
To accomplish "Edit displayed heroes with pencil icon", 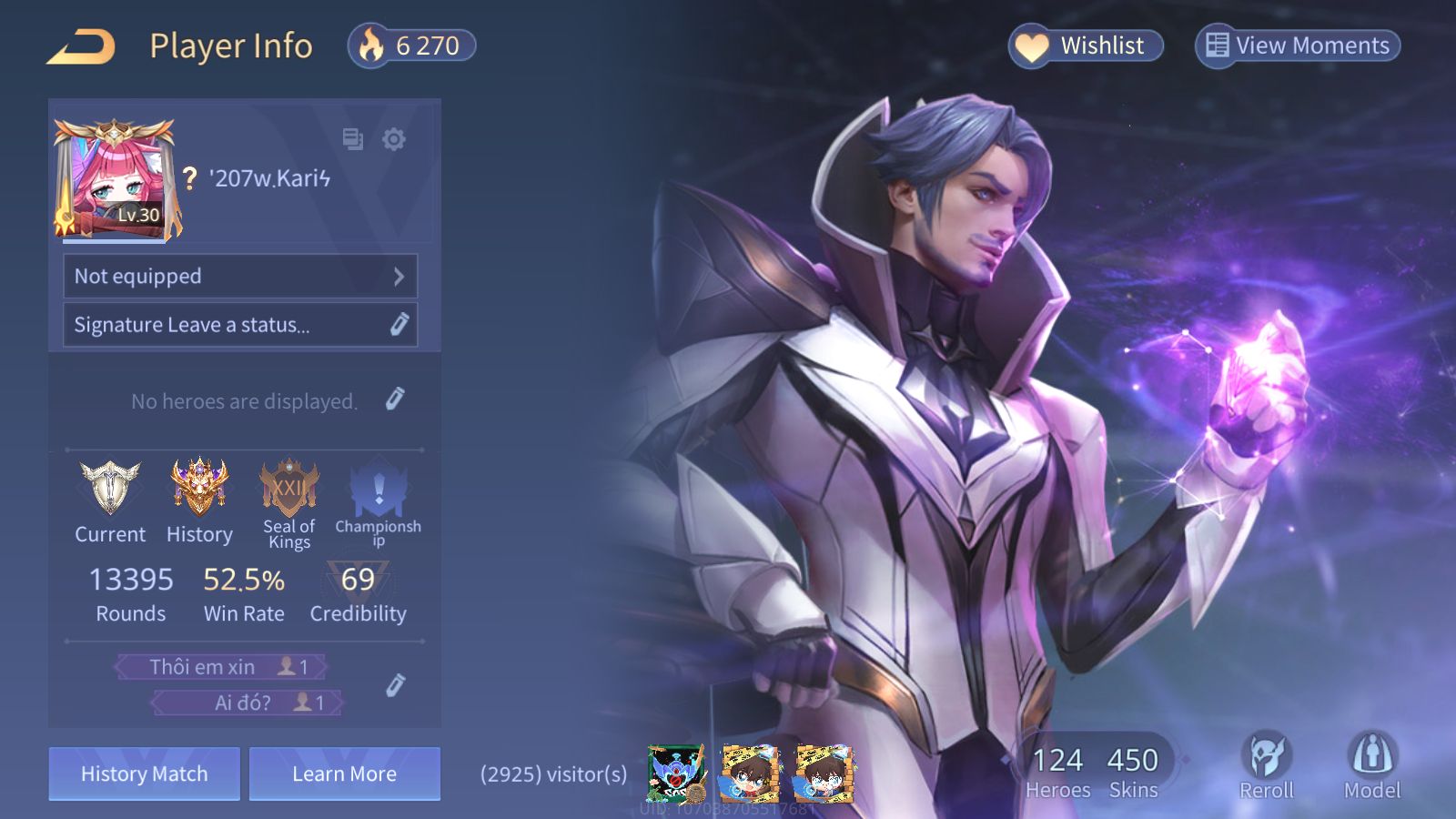I will click(x=395, y=399).
